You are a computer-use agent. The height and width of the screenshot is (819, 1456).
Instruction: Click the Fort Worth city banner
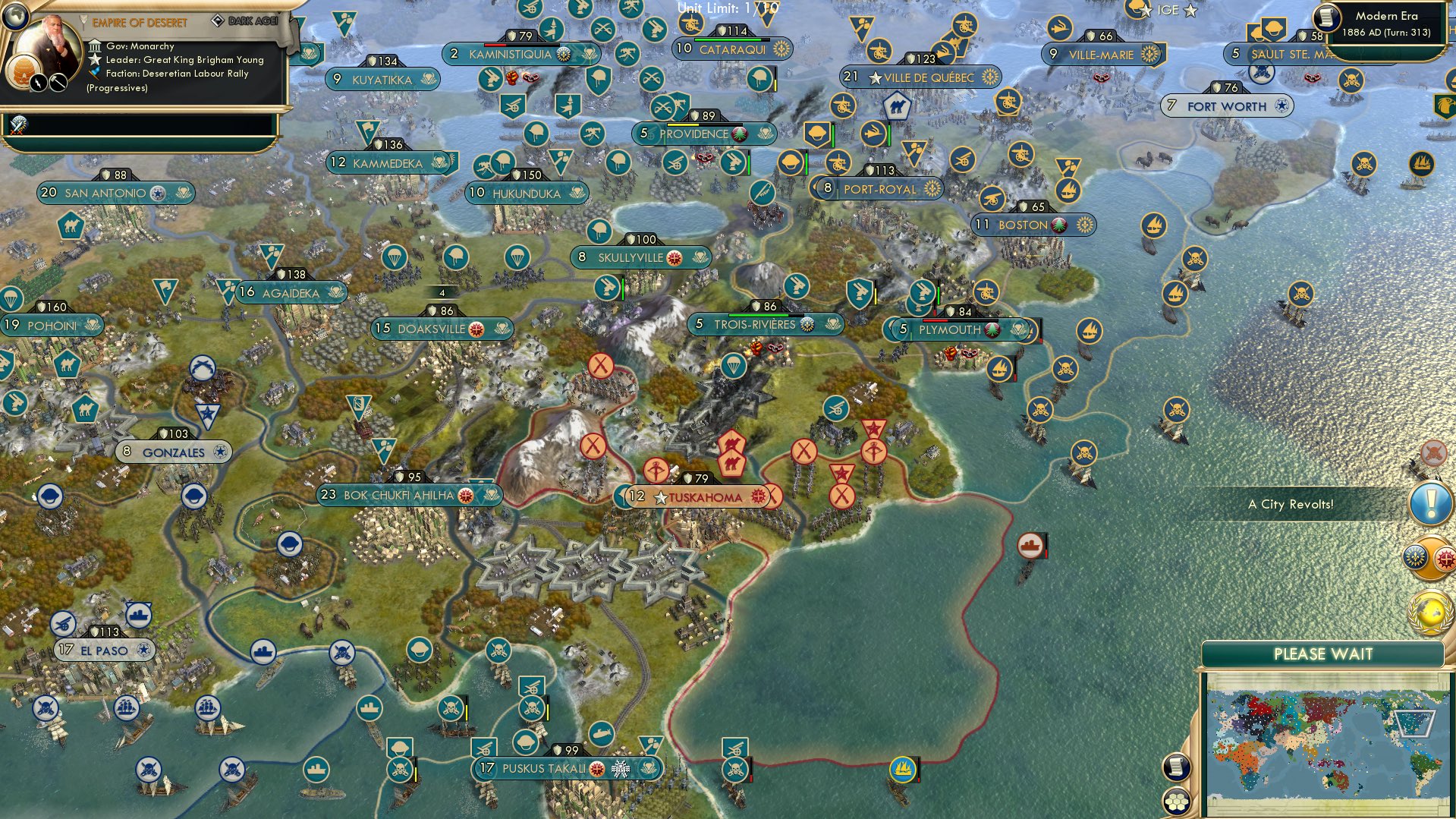coord(1228,106)
